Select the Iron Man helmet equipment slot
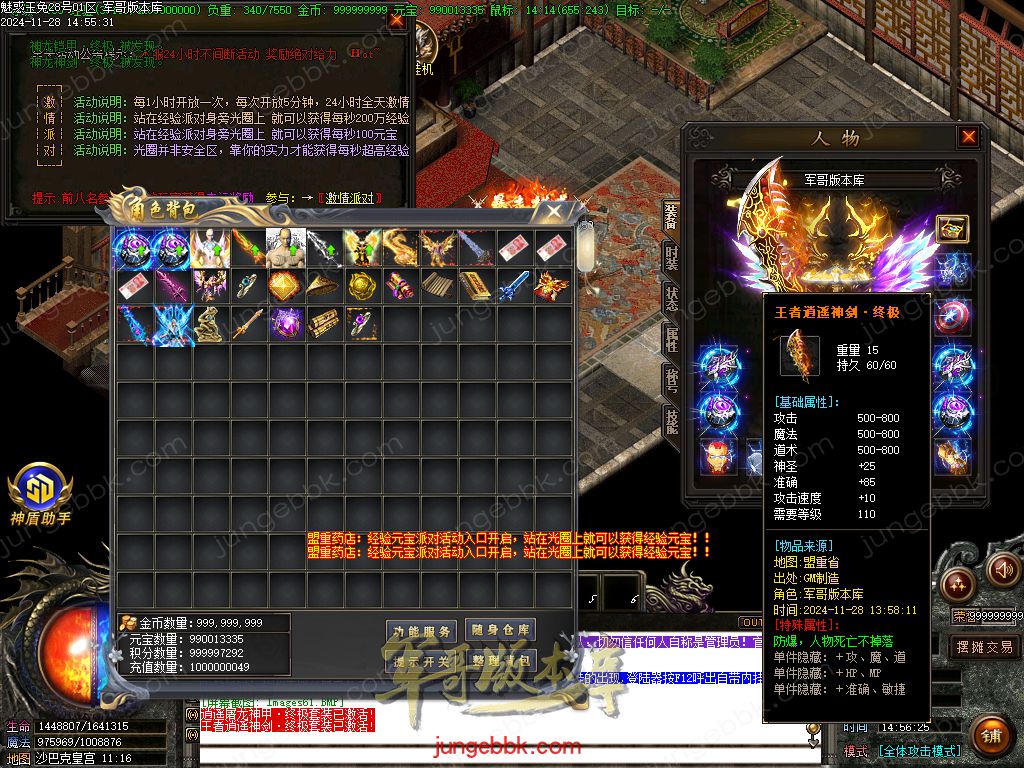This screenshot has width=1024, height=768. tap(717, 455)
